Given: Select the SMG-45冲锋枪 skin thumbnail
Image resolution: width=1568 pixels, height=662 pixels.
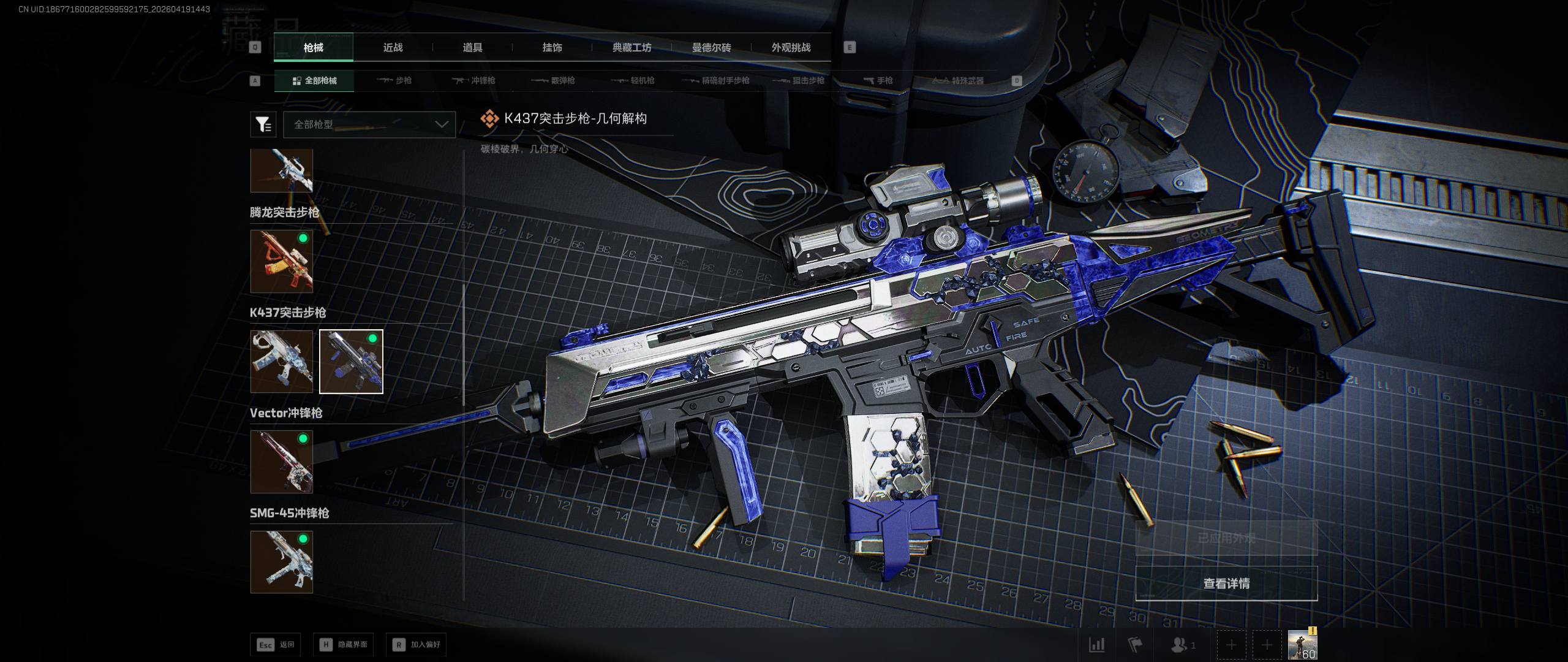Looking at the screenshot, I should point(282,561).
